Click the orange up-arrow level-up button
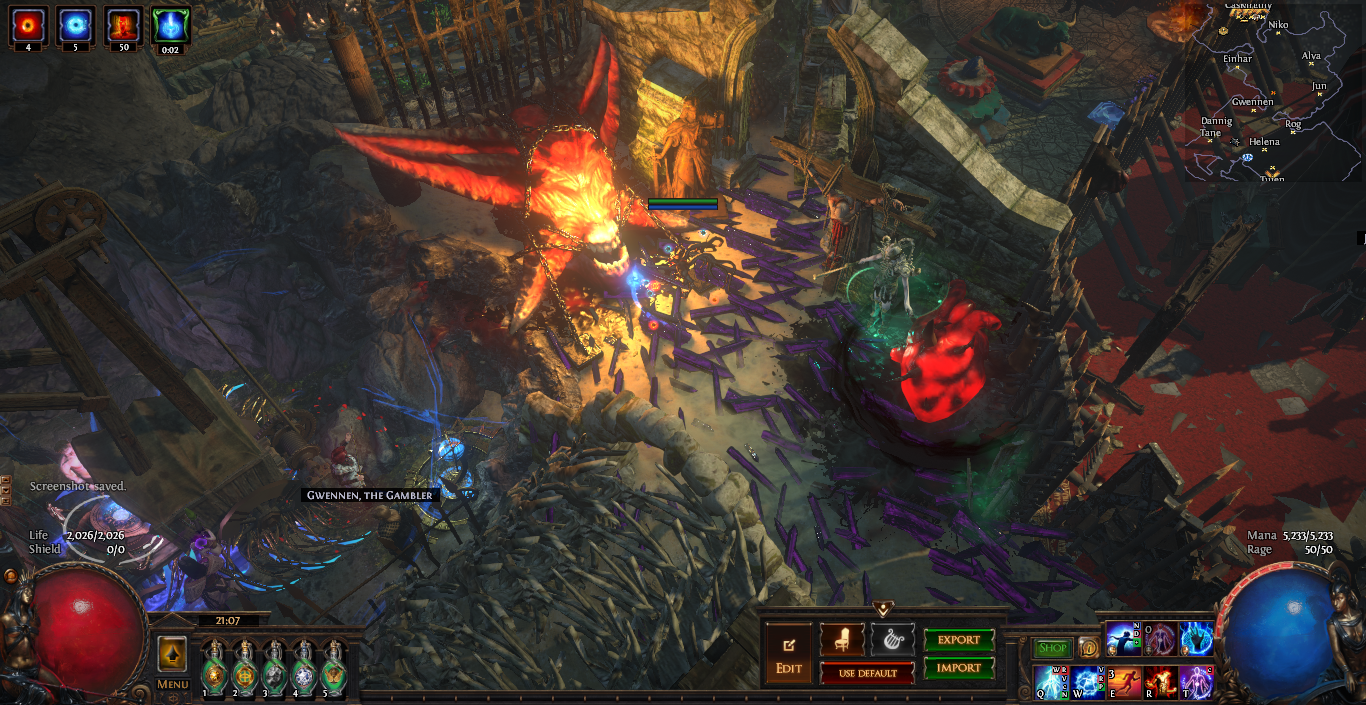This screenshot has width=1366, height=705. tap(172, 655)
